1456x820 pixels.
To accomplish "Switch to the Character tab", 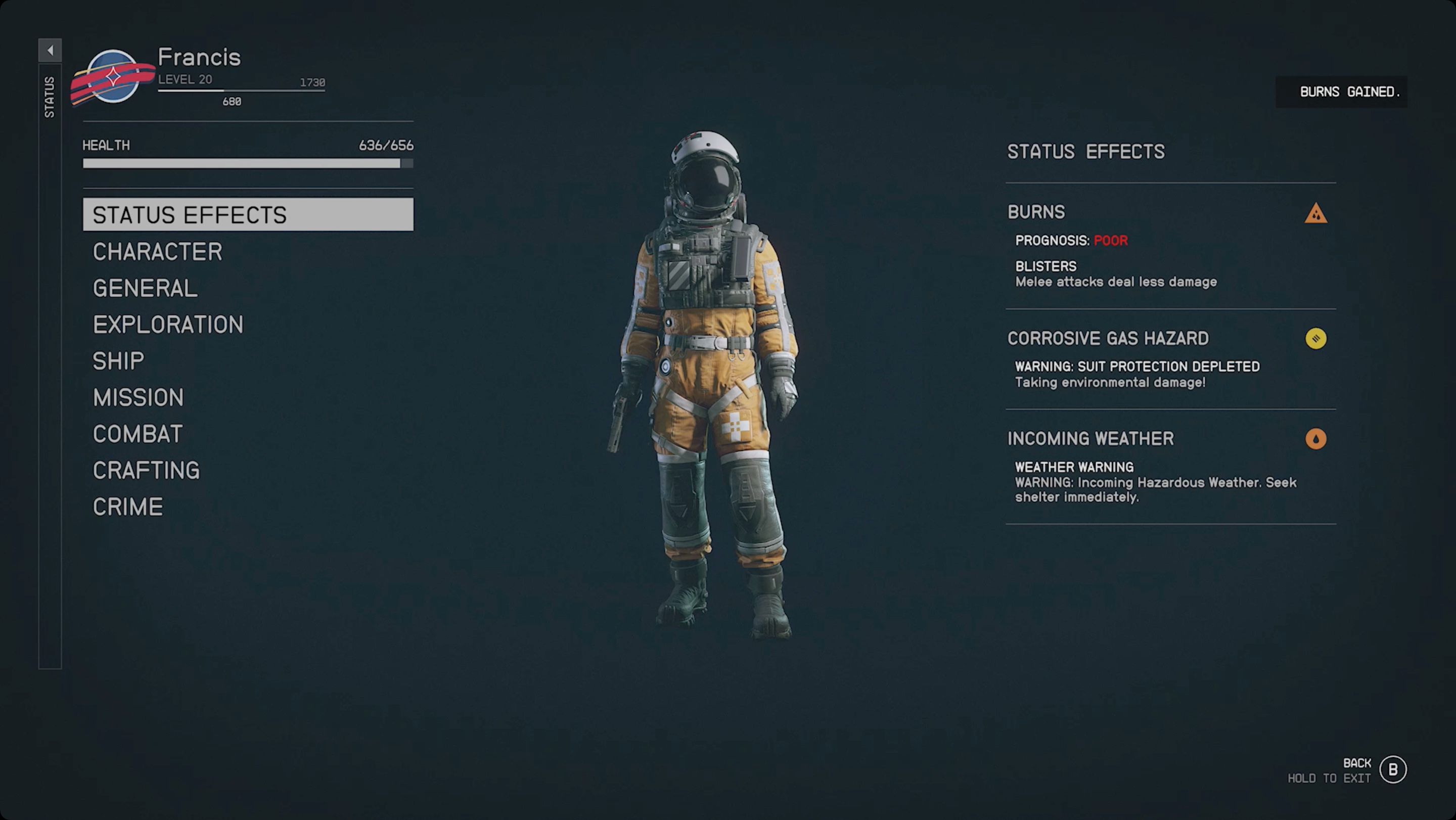I will 157,251.
